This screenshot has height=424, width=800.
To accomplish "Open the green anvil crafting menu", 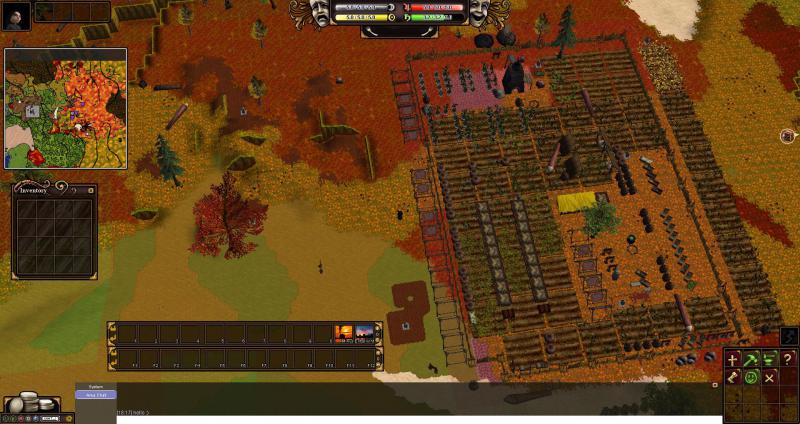I will (x=769, y=360).
